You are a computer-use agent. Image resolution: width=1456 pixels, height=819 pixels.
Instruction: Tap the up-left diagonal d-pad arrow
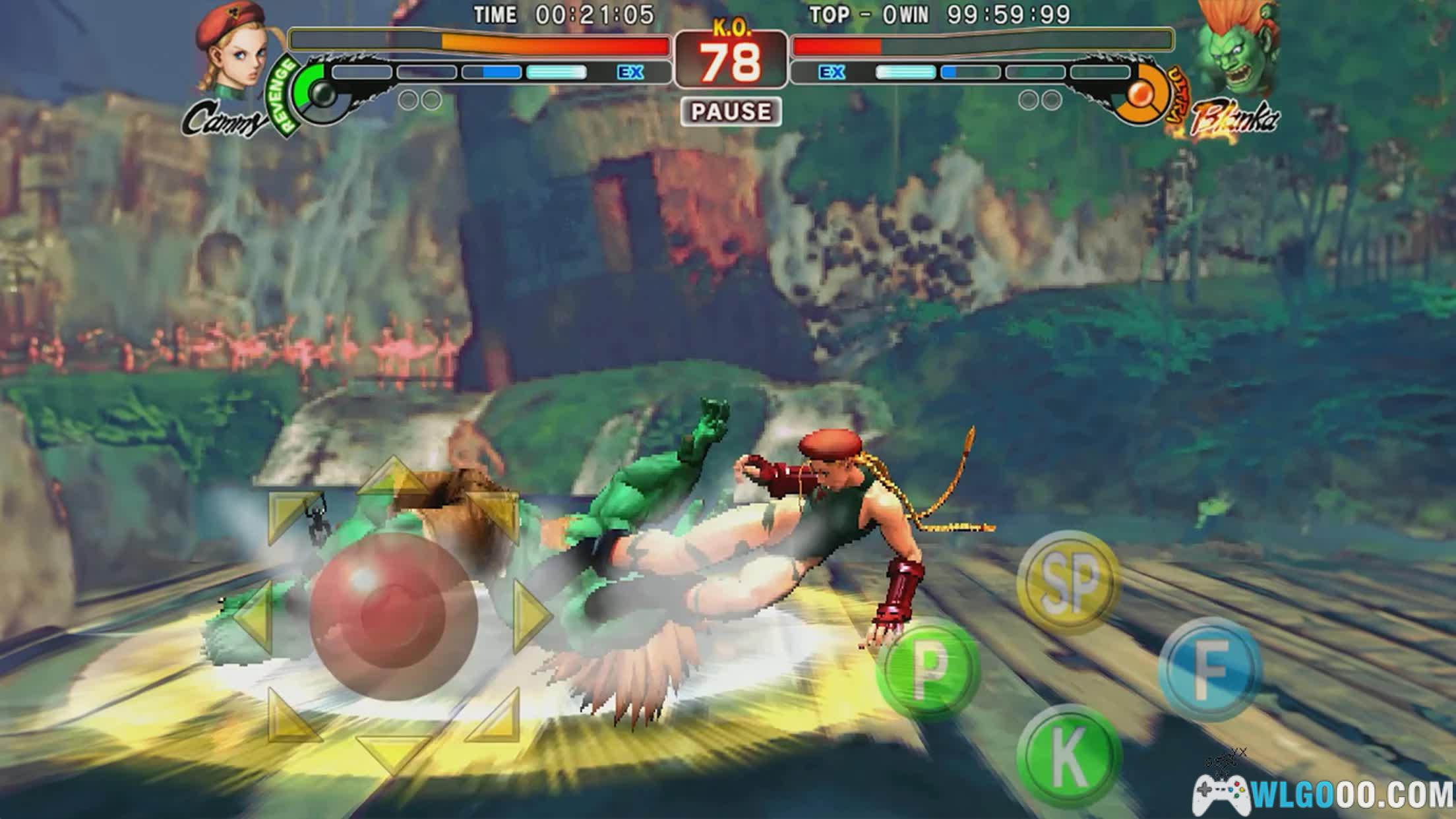tap(291, 516)
